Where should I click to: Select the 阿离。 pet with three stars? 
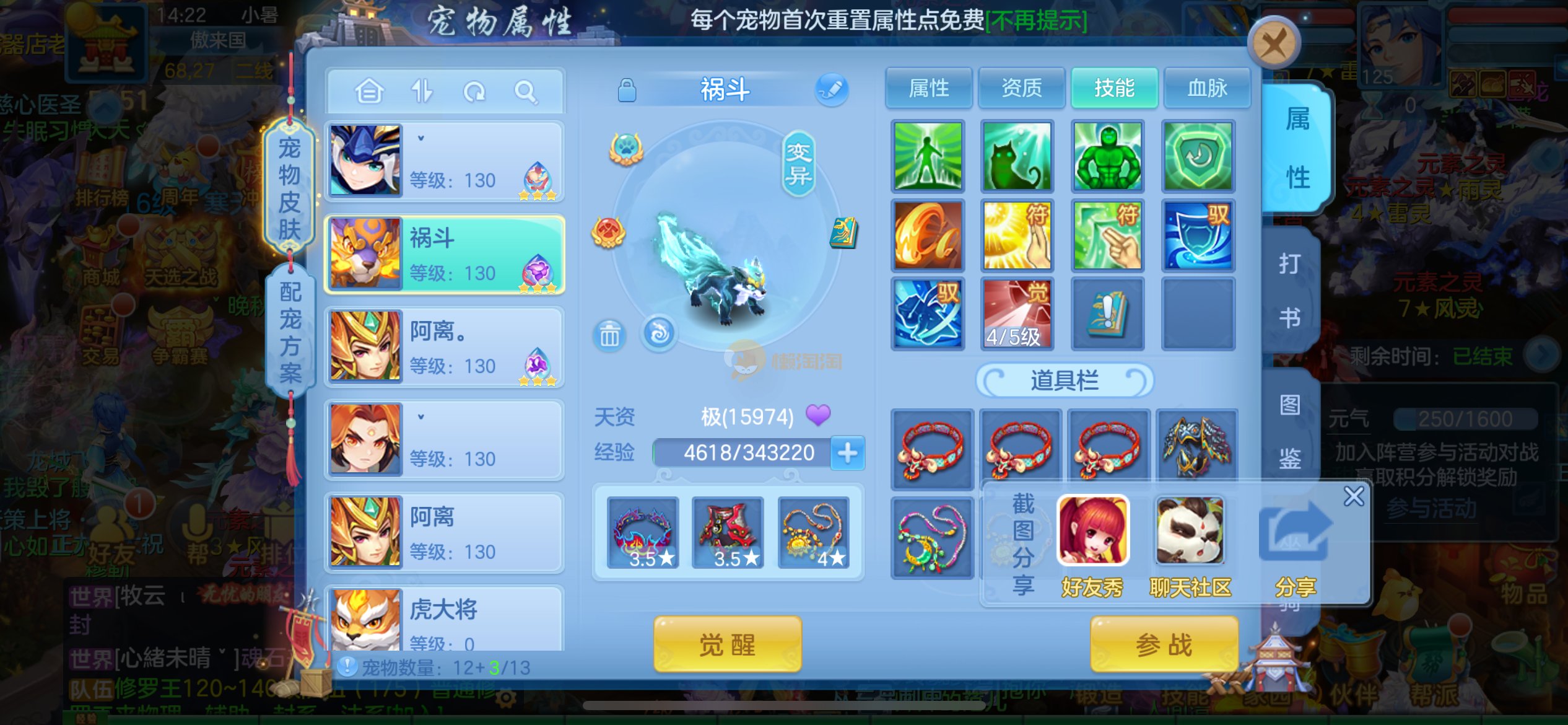click(444, 348)
